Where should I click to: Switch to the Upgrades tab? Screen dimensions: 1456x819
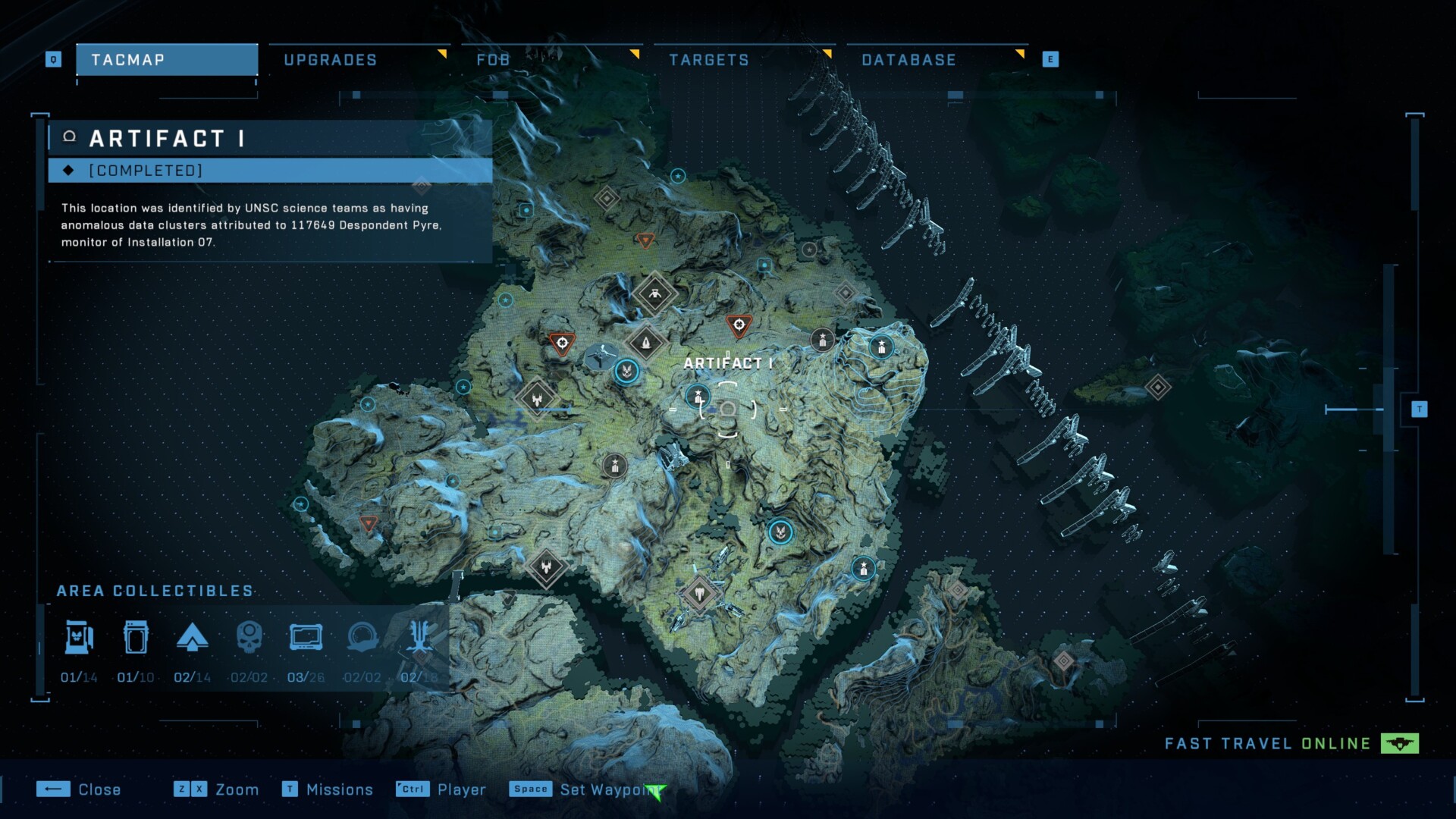(331, 60)
